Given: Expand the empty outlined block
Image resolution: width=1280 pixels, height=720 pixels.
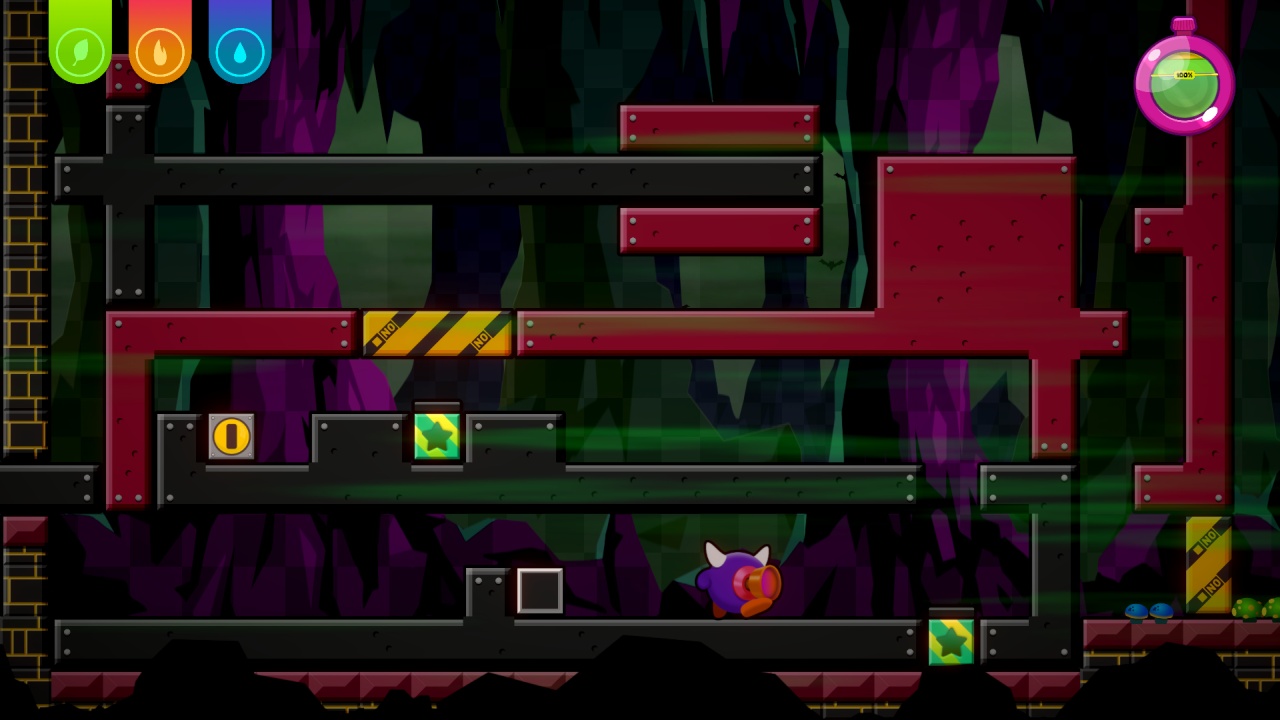Looking at the screenshot, I should 538,592.
